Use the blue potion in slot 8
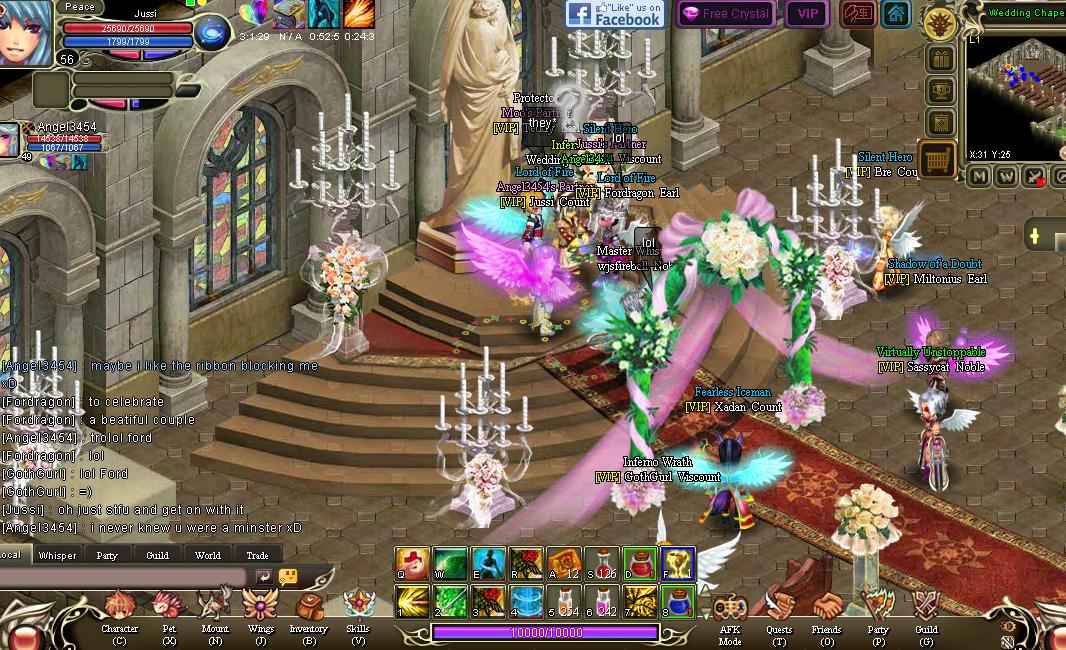The height and width of the screenshot is (650, 1066). coord(678,602)
